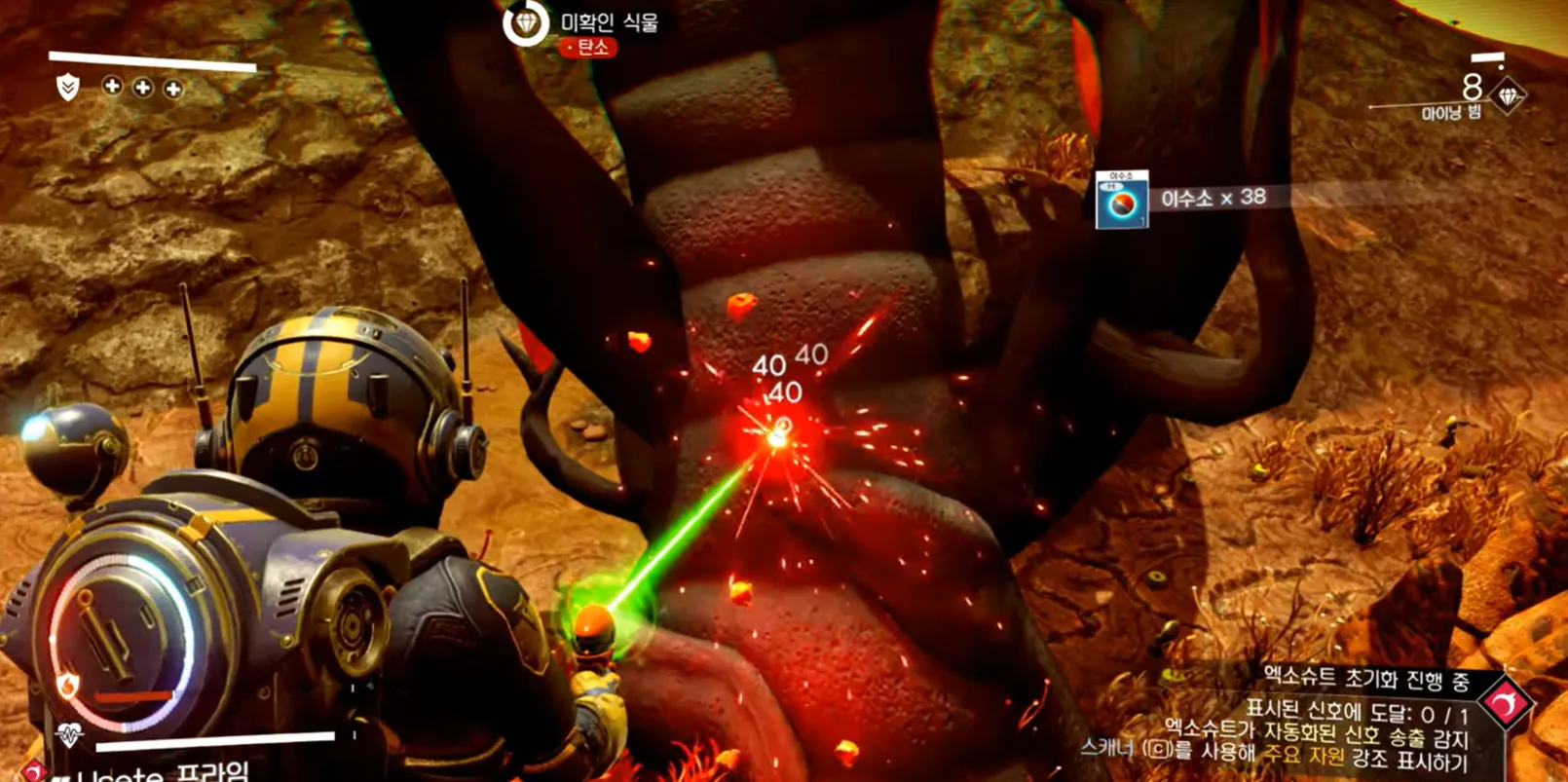The image size is (1568, 782).
Task: Select the red carbon (탄소) resource tag
Action: coord(588,48)
